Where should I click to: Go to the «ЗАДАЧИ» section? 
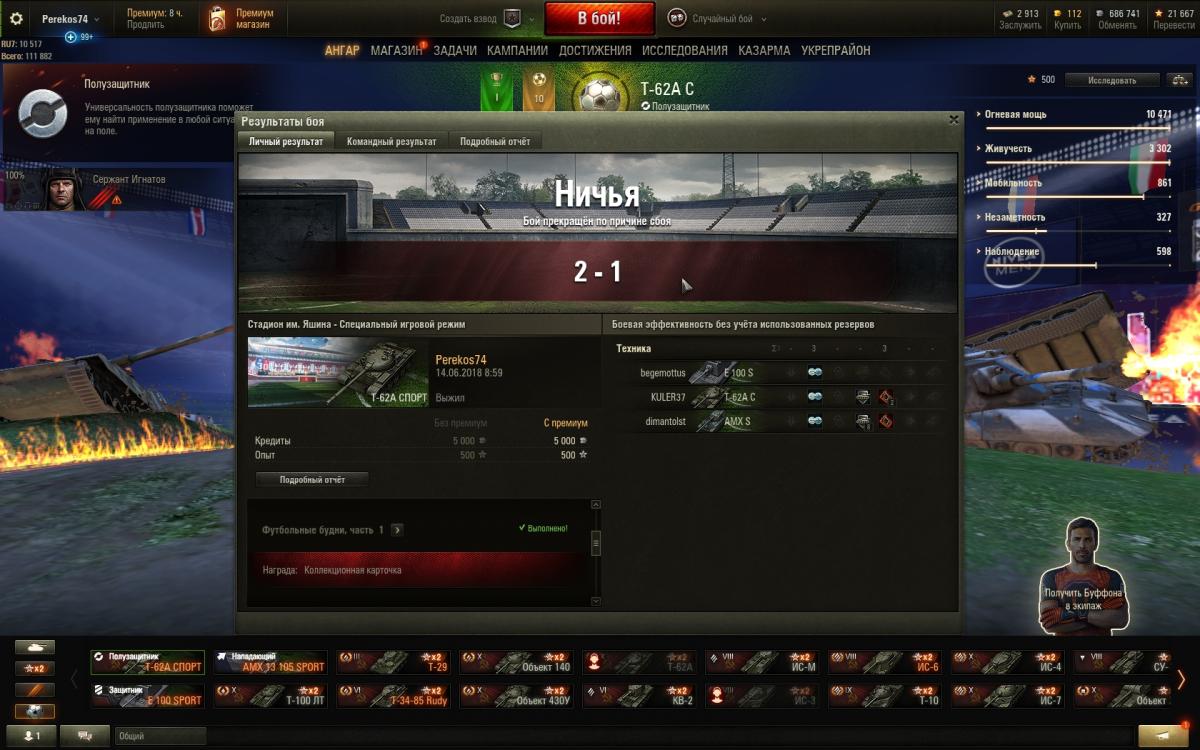pyautogui.click(x=455, y=51)
